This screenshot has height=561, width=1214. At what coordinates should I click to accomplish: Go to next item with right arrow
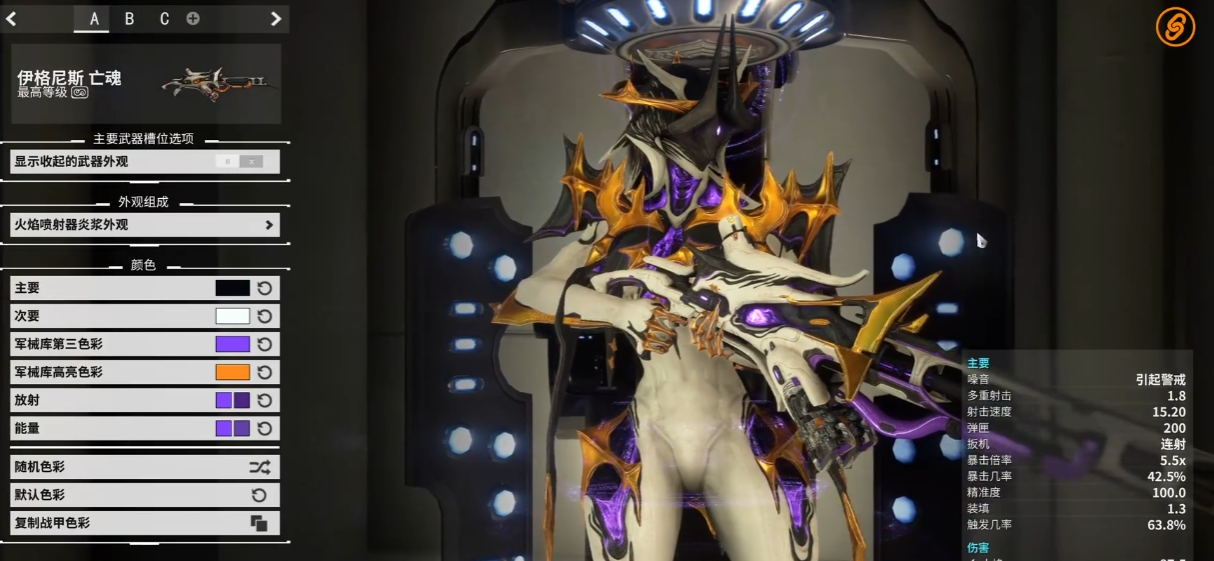276,18
